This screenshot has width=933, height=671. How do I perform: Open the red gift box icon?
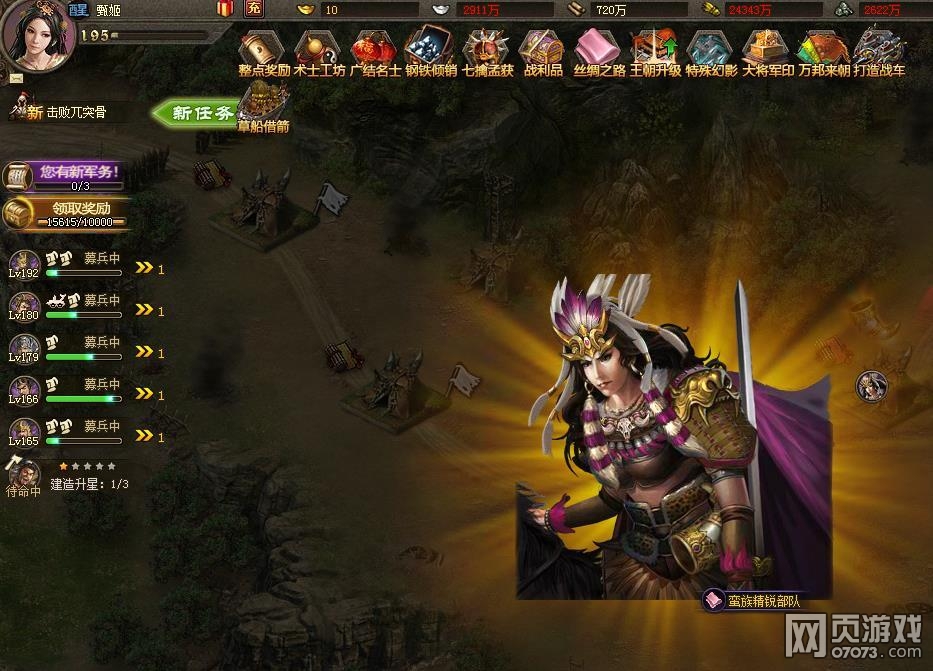coord(225,9)
